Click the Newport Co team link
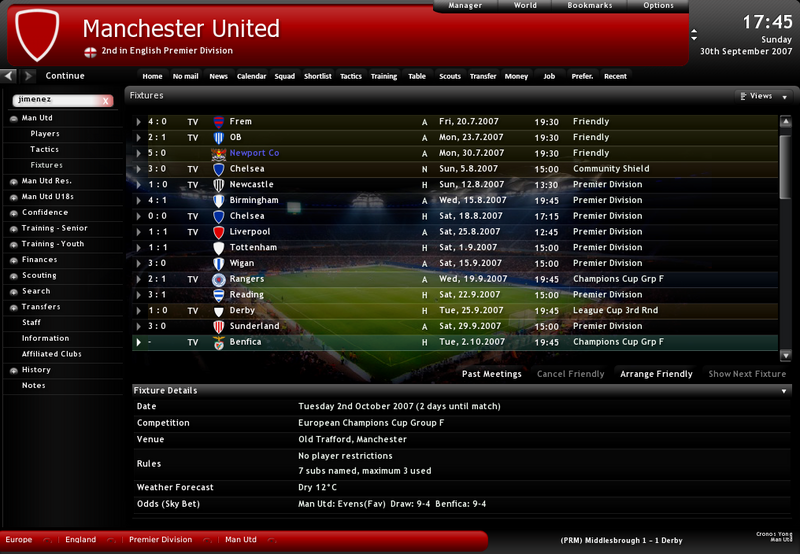This screenshot has height=554, width=800. [x=254, y=153]
